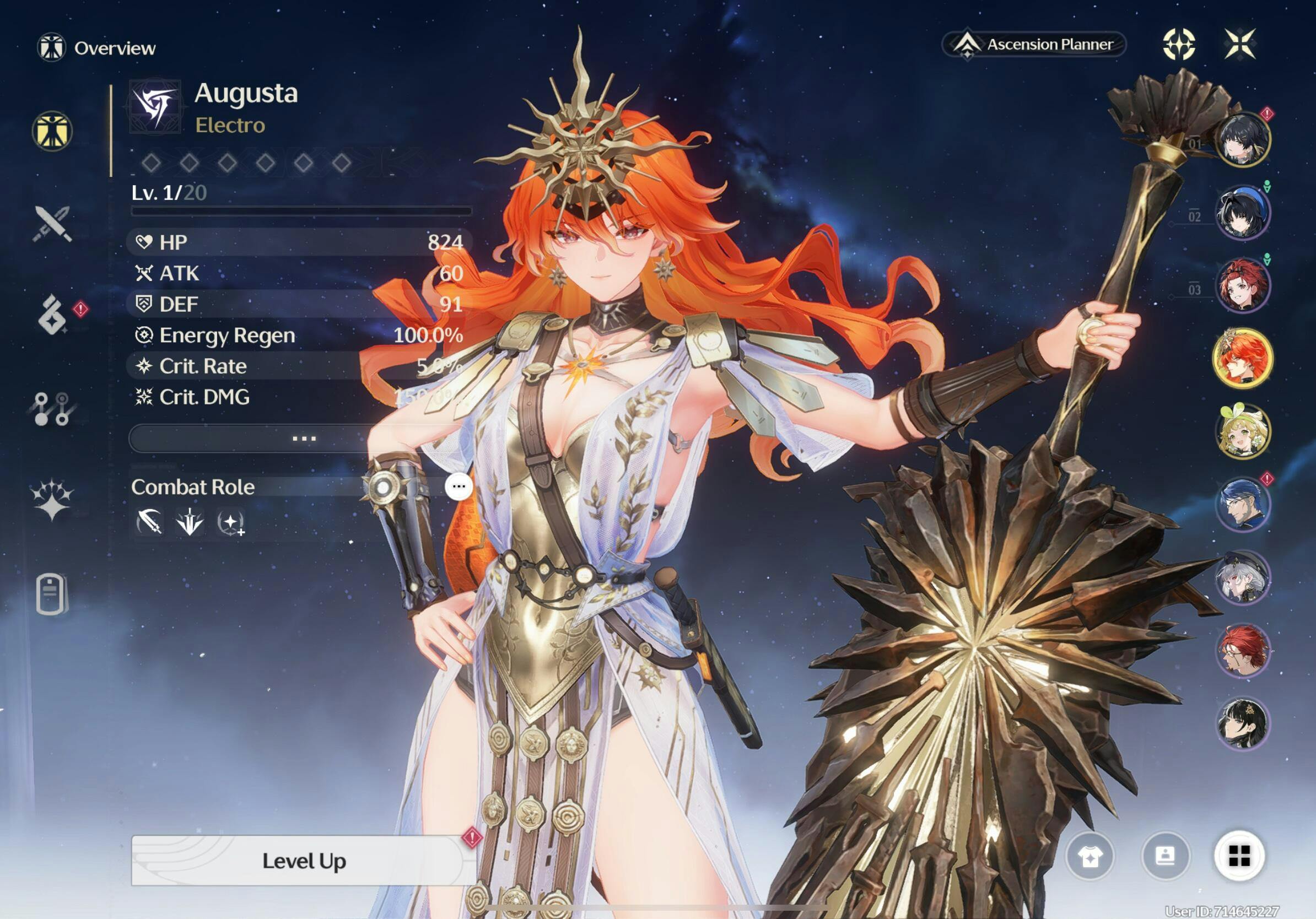Select the Overview figure tab in the sidebar
Screen dimensions: 1316x919
pyautogui.click(x=52, y=131)
